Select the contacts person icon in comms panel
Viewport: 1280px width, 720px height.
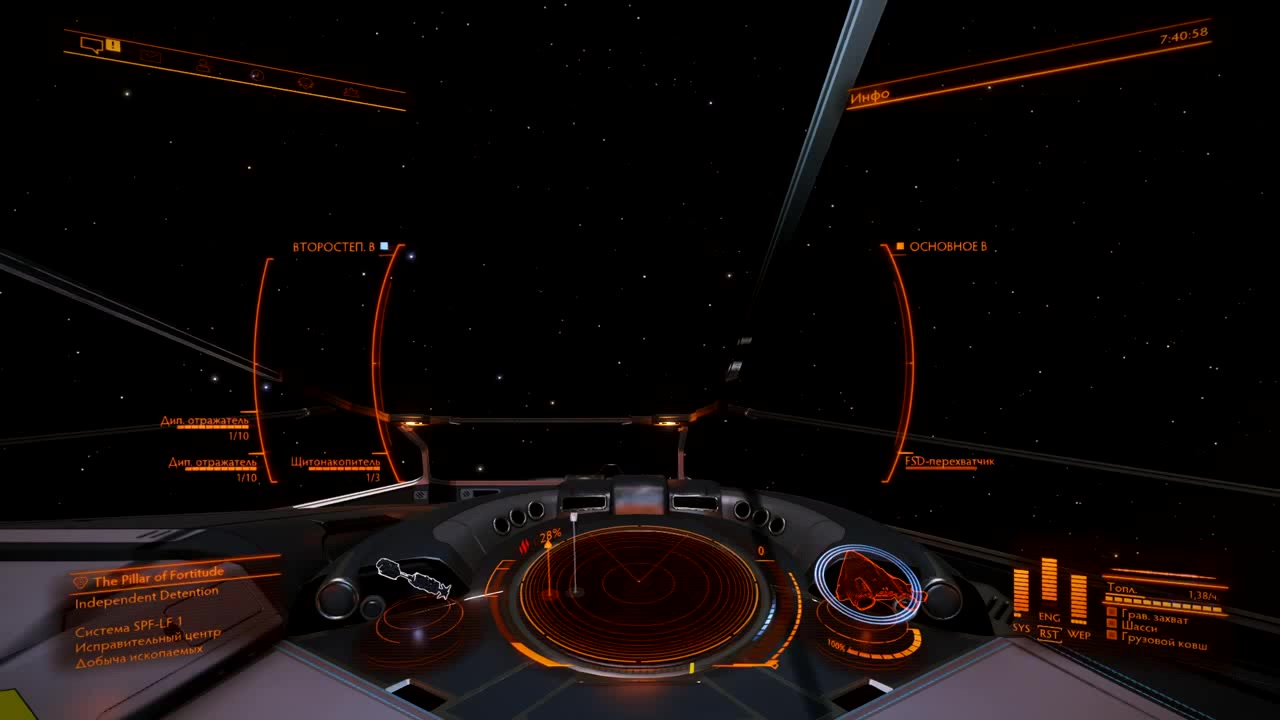(204, 66)
